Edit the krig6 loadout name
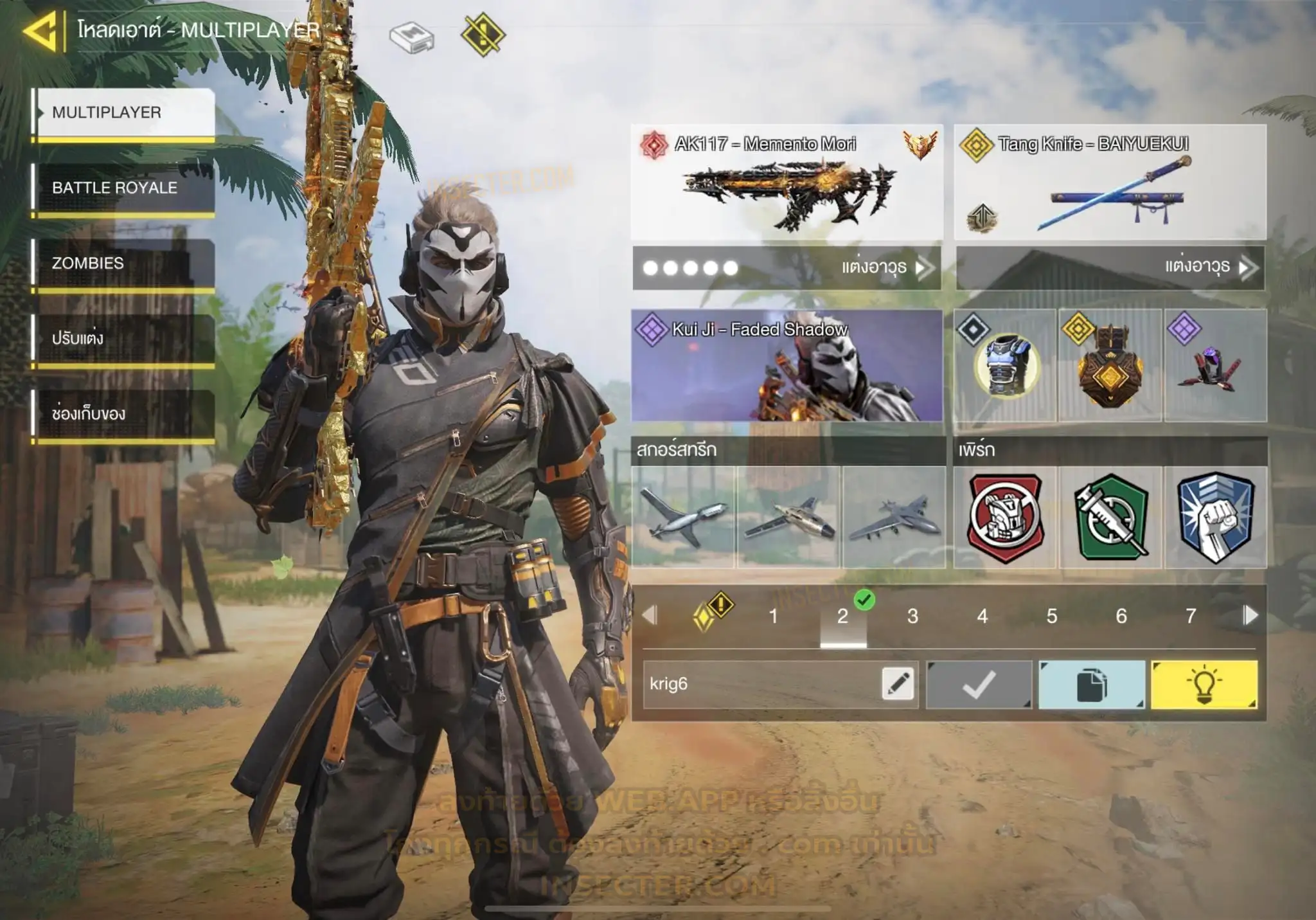 pyautogui.click(x=898, y=684)
